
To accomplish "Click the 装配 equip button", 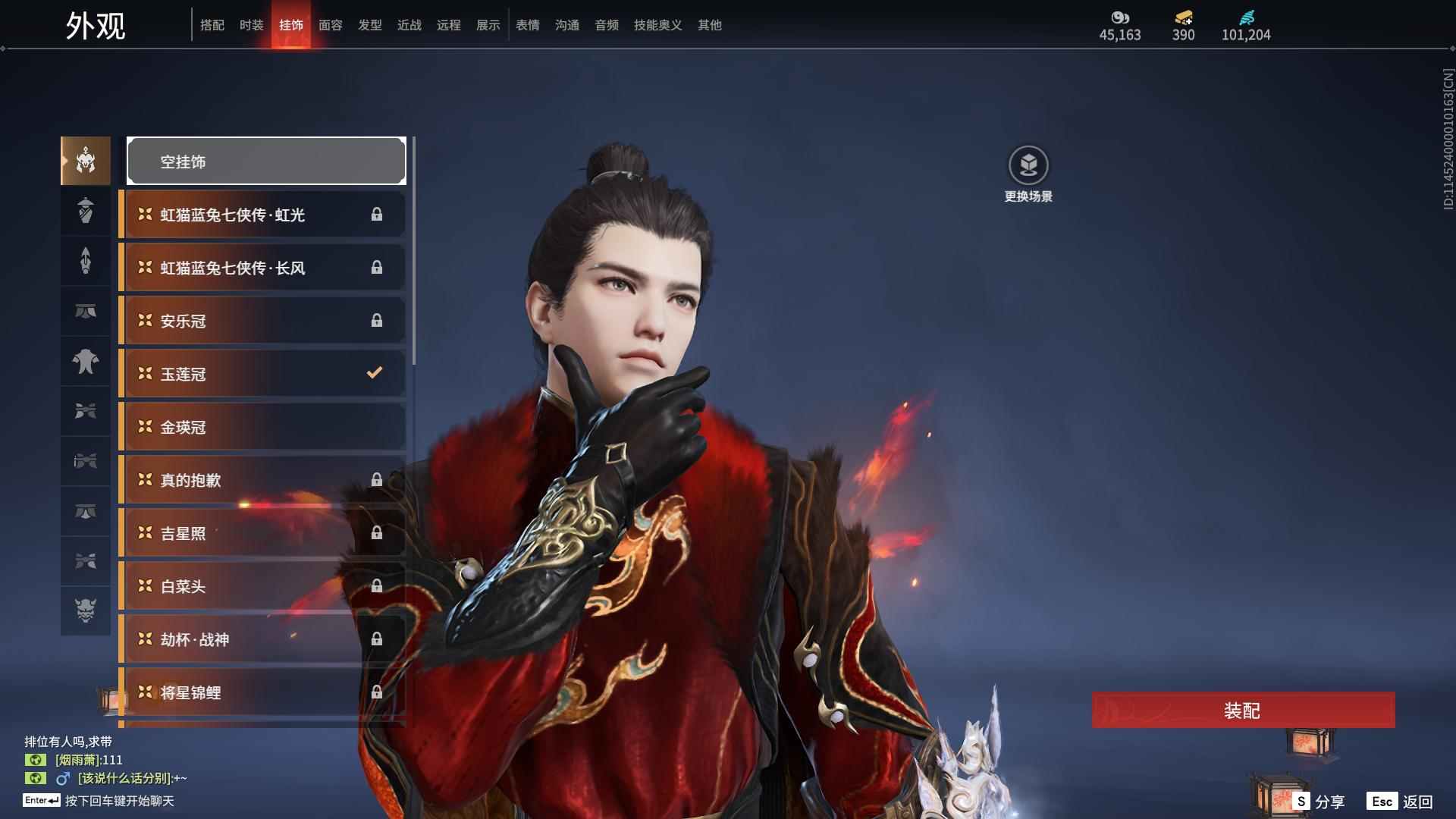I will (x=1243, y=711).
